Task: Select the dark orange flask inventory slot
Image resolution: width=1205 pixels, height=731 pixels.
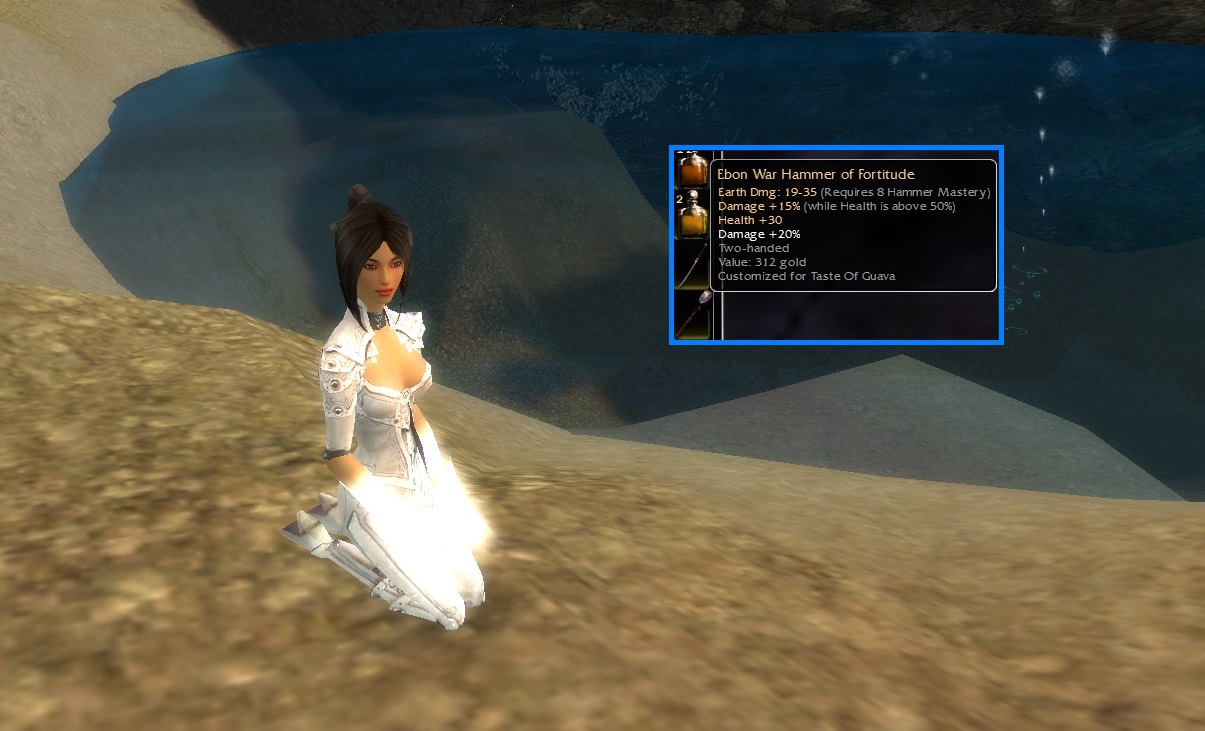Action: pos(692,169)
